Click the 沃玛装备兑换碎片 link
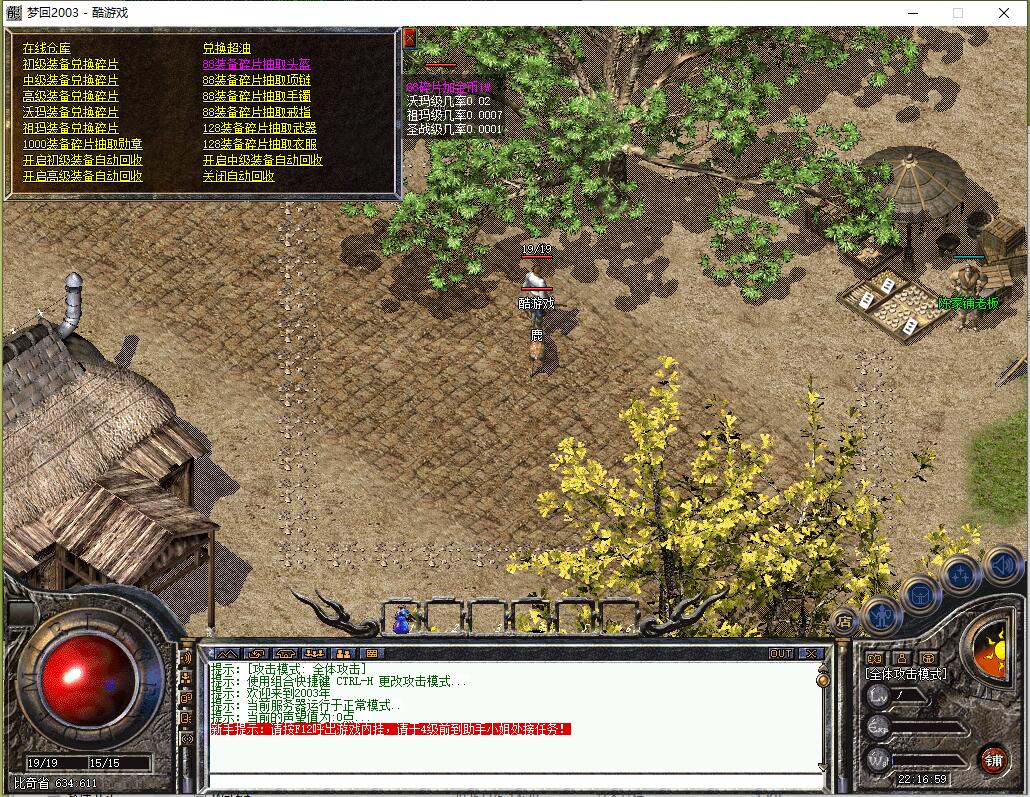1030x797 pixels. pos(70,112)
